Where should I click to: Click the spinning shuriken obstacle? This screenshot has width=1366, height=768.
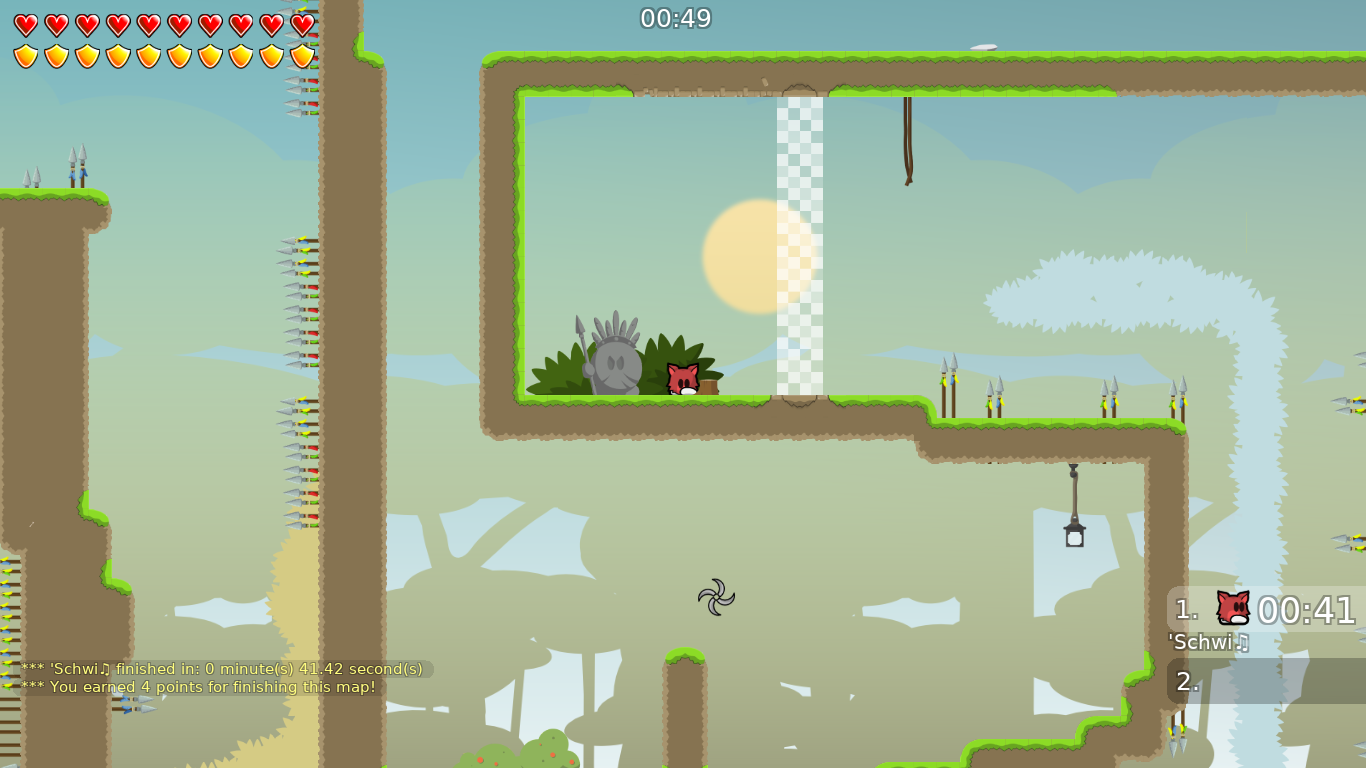point(718,597)
